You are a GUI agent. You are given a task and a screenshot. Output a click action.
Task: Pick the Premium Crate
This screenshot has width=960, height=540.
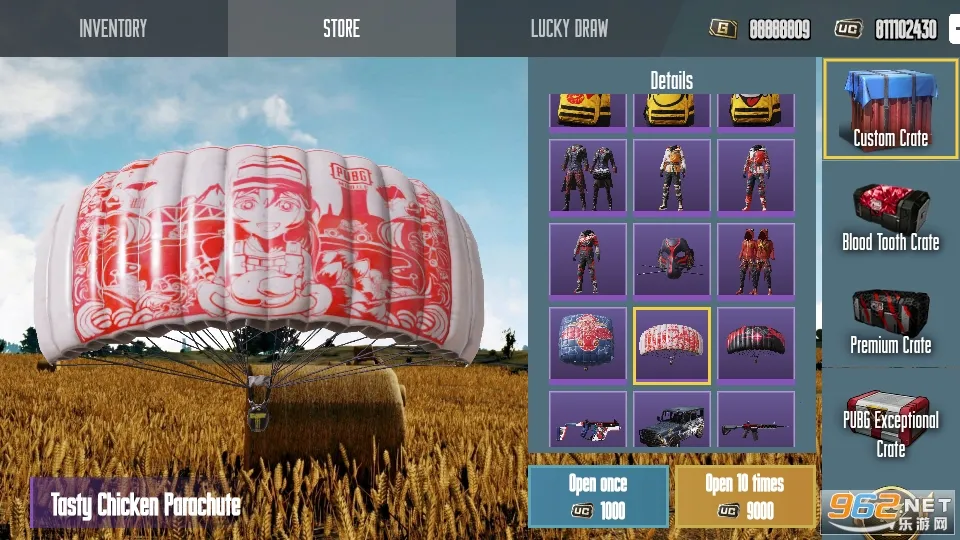tap(890, 321)
